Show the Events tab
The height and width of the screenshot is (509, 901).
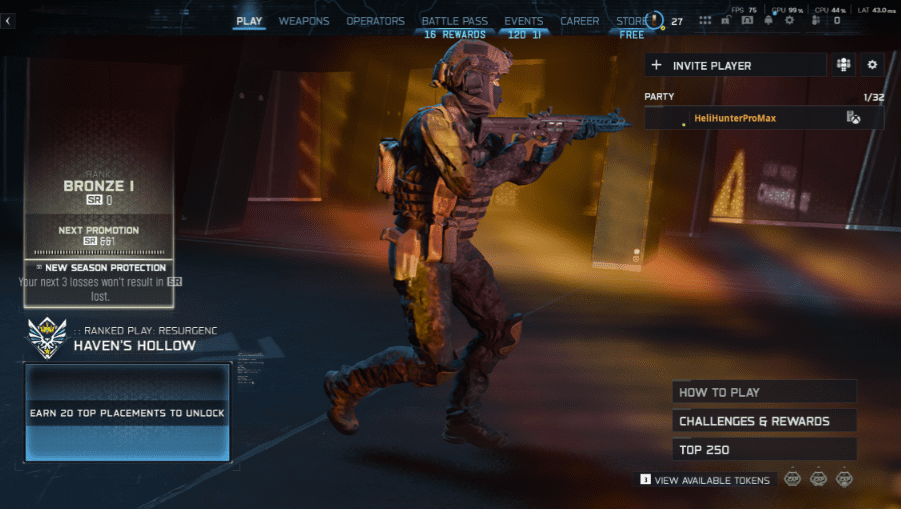[524, 21]
